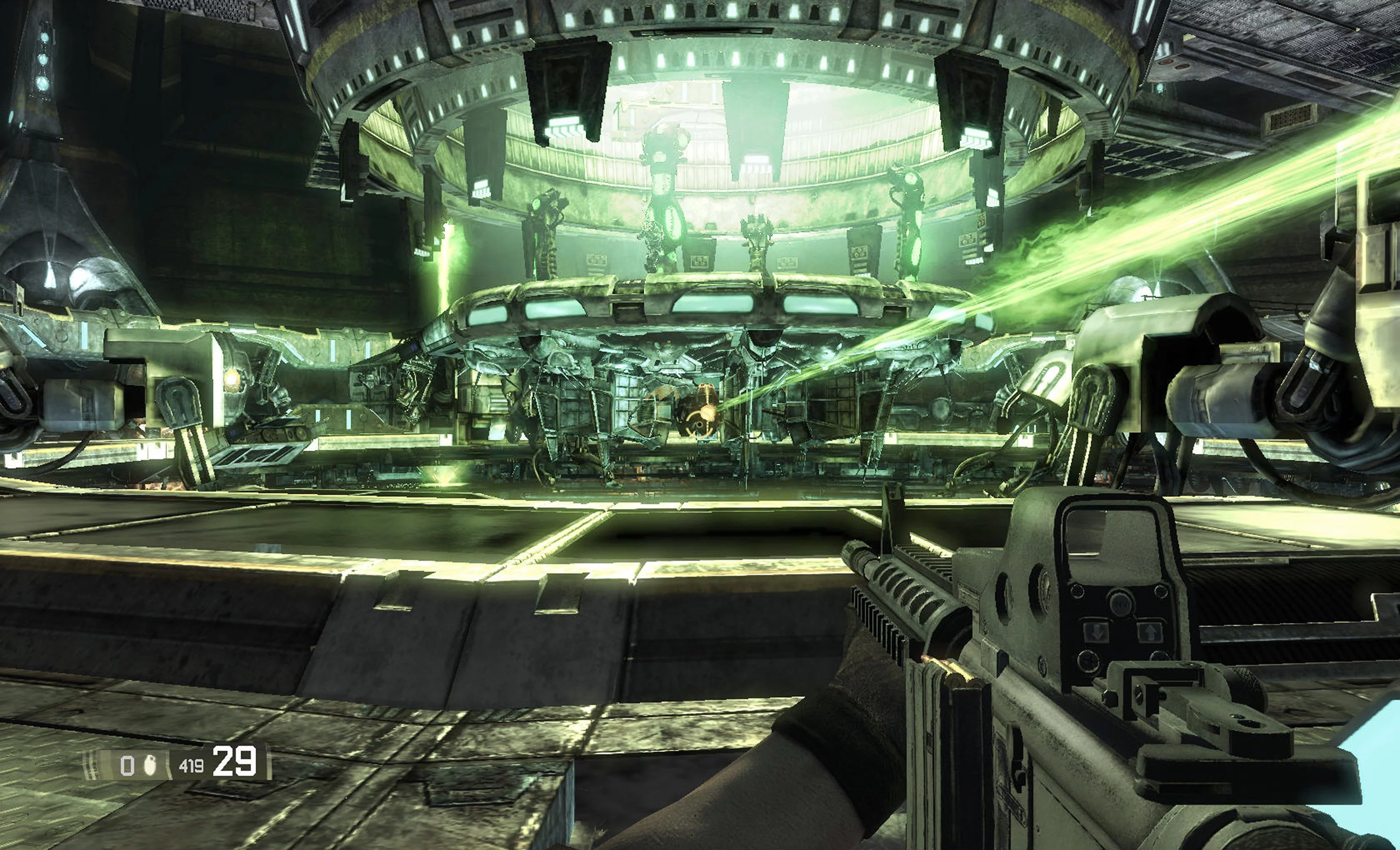Click the grenade icon in the HUD
The width and height of the screenshot is (1400, 850).
pos(150,765)
